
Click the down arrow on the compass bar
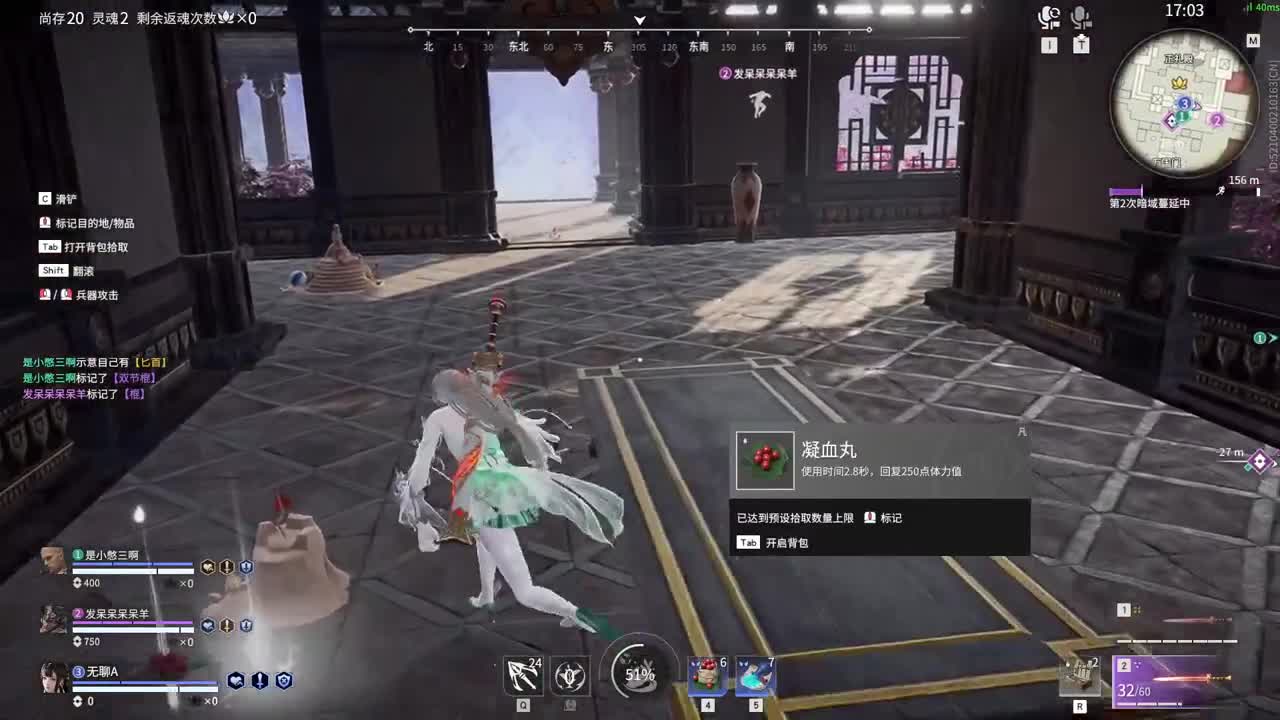click(638, 22)
